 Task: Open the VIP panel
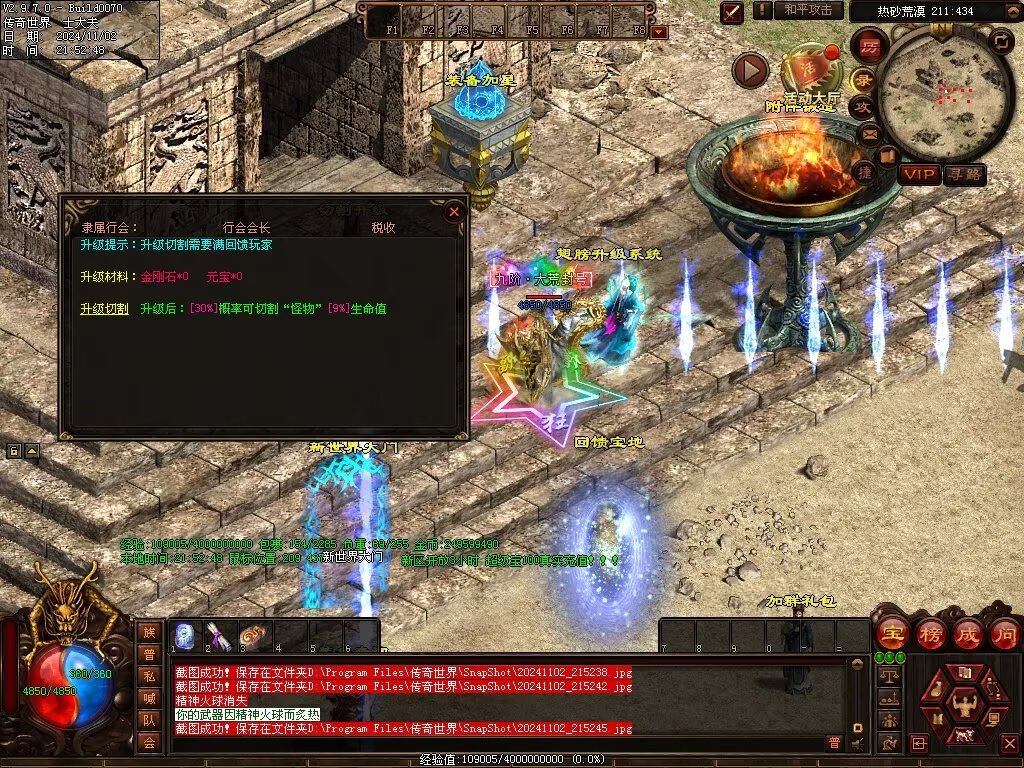point(919,174)
